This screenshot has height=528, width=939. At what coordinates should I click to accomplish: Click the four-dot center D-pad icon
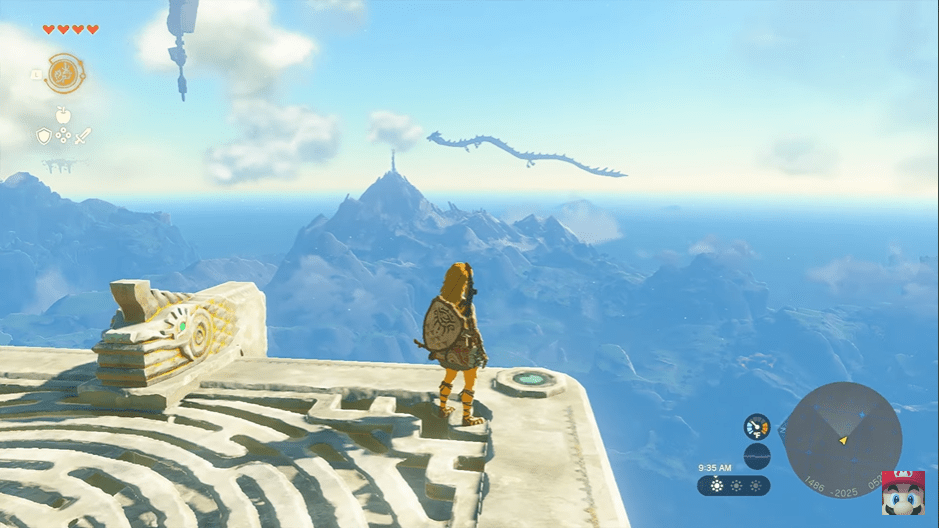coord(63,137)
